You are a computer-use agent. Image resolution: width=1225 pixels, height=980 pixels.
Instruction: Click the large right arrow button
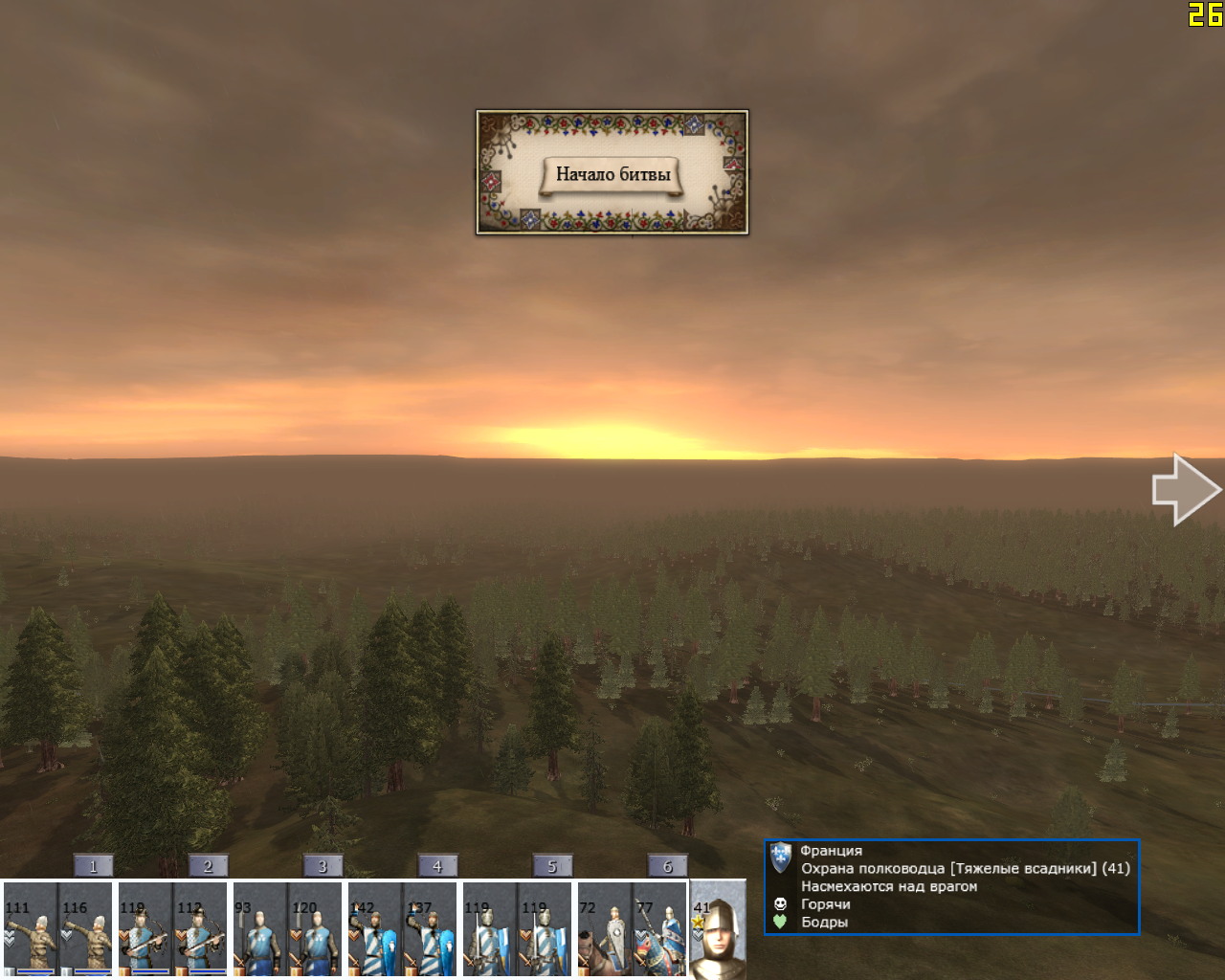[1185, 490]
